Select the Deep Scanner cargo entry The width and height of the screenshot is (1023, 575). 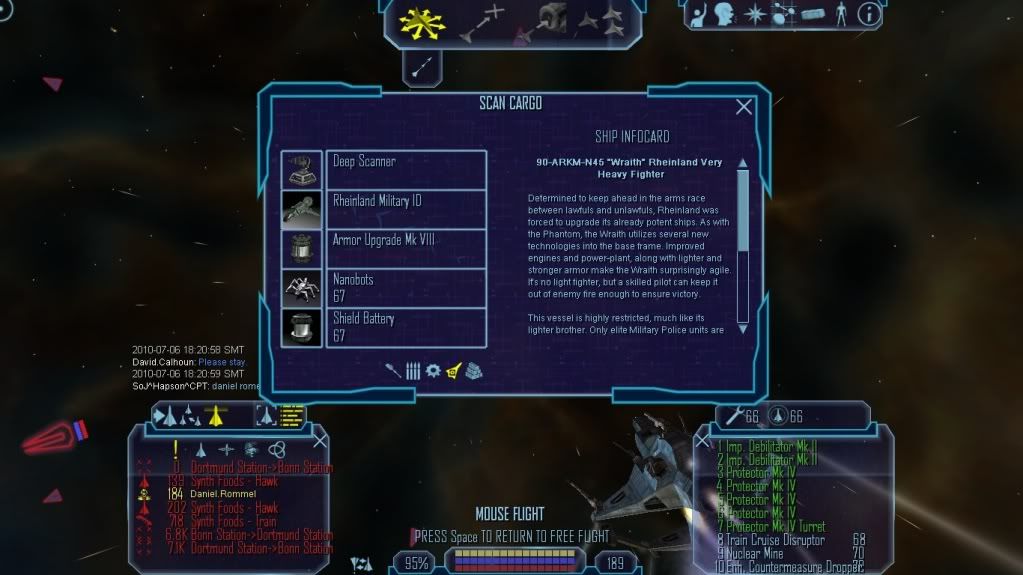(405, 168)
